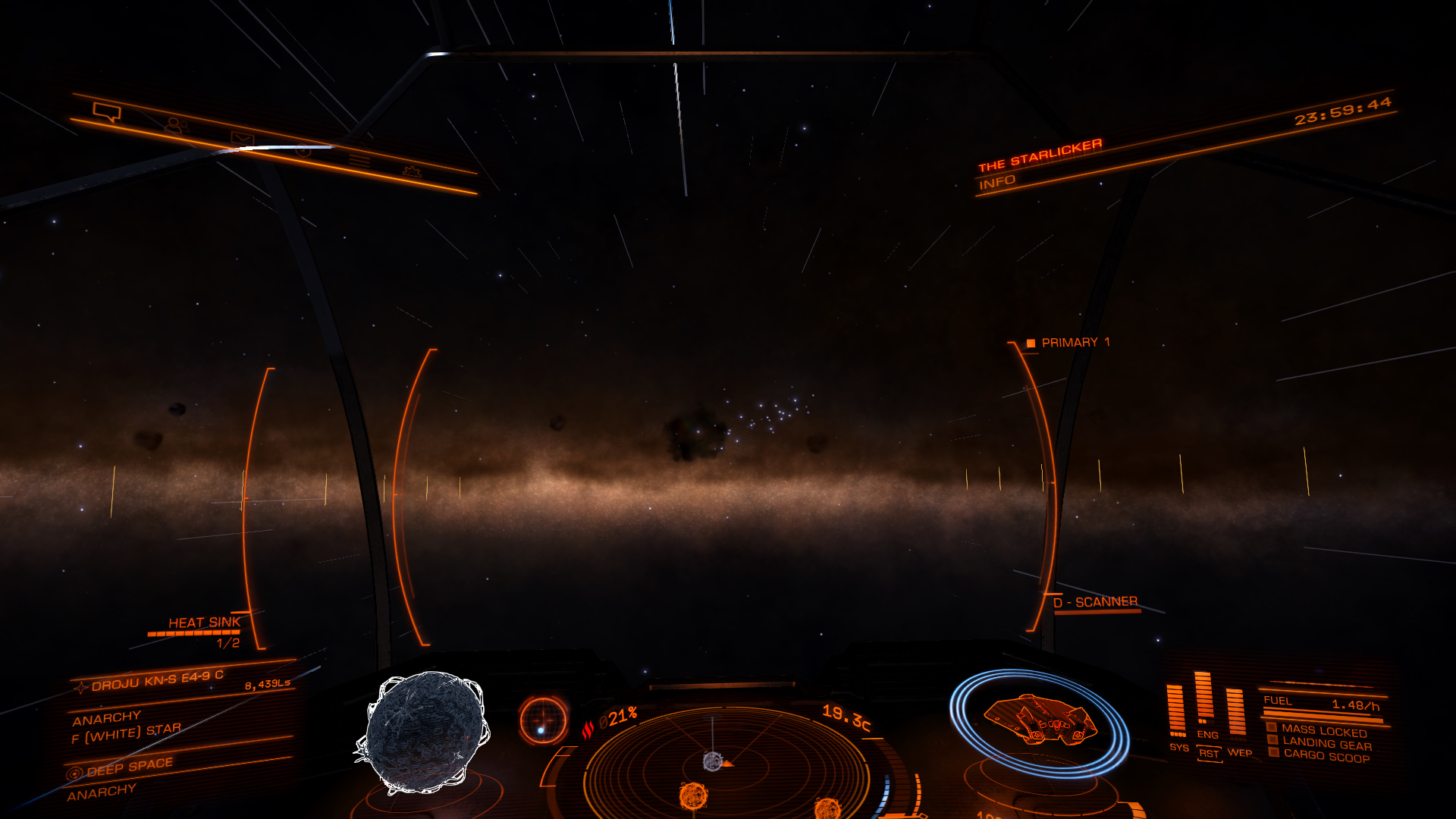
Task: Open the envelope inbox tab
Action: coord(242,139)
